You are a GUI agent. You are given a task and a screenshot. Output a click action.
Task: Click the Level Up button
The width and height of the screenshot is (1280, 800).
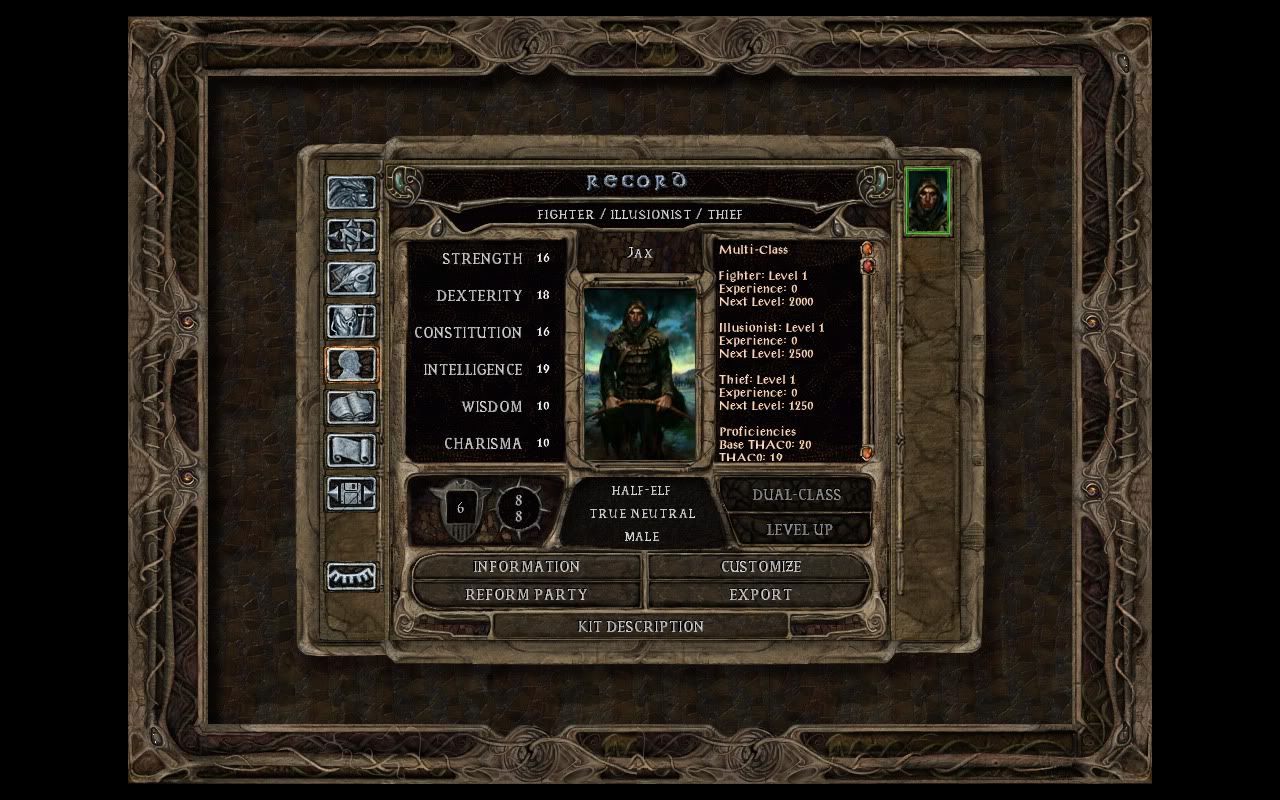pyautogui.click(x=799, y=530)
